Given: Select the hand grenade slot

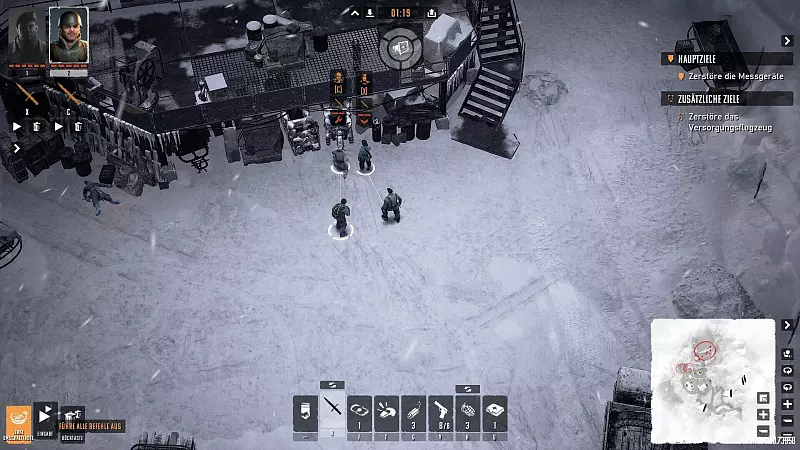Looking at the screenshot, I should point(467,412).
